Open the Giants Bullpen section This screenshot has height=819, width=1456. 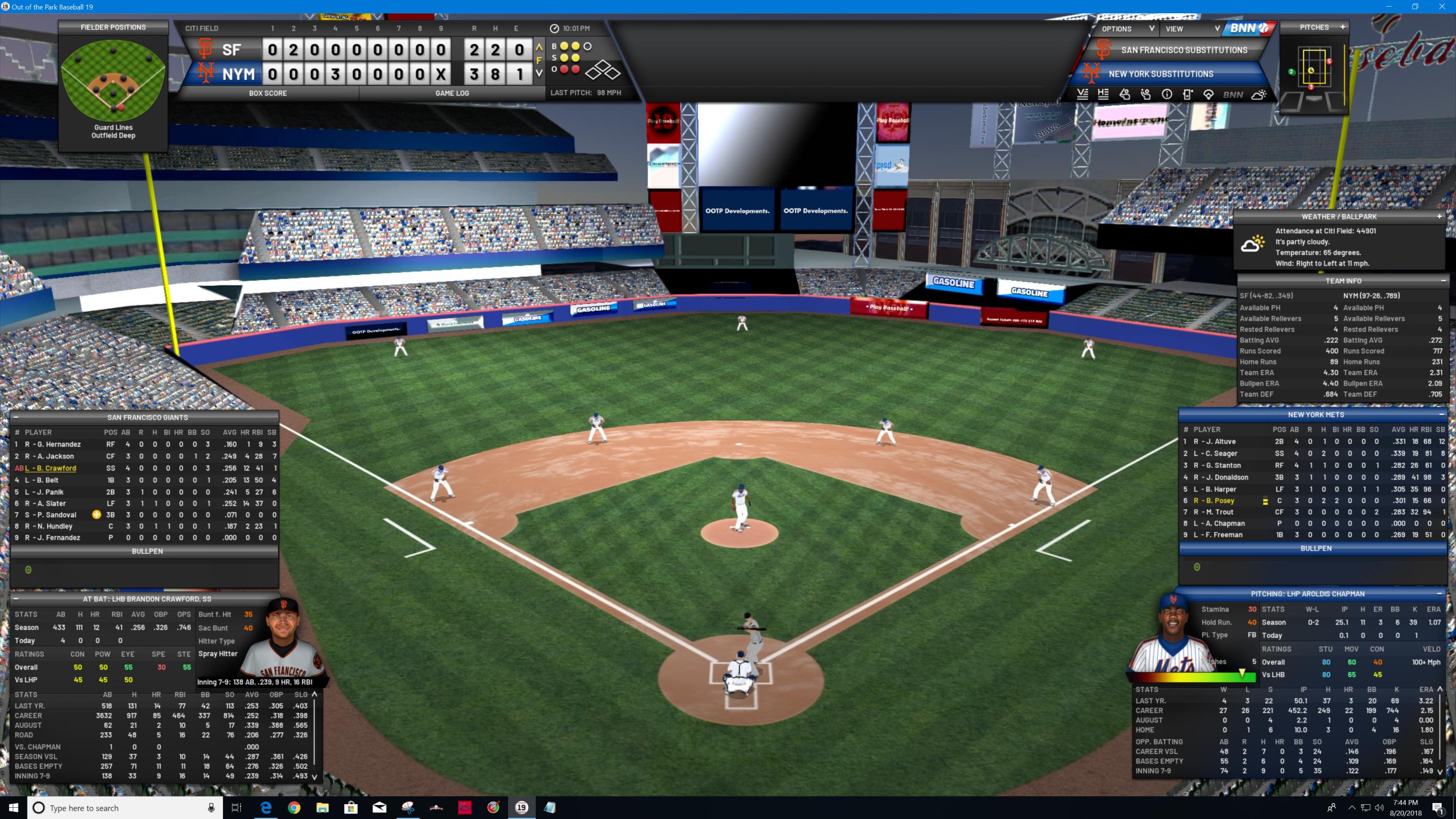coord(147,551)
